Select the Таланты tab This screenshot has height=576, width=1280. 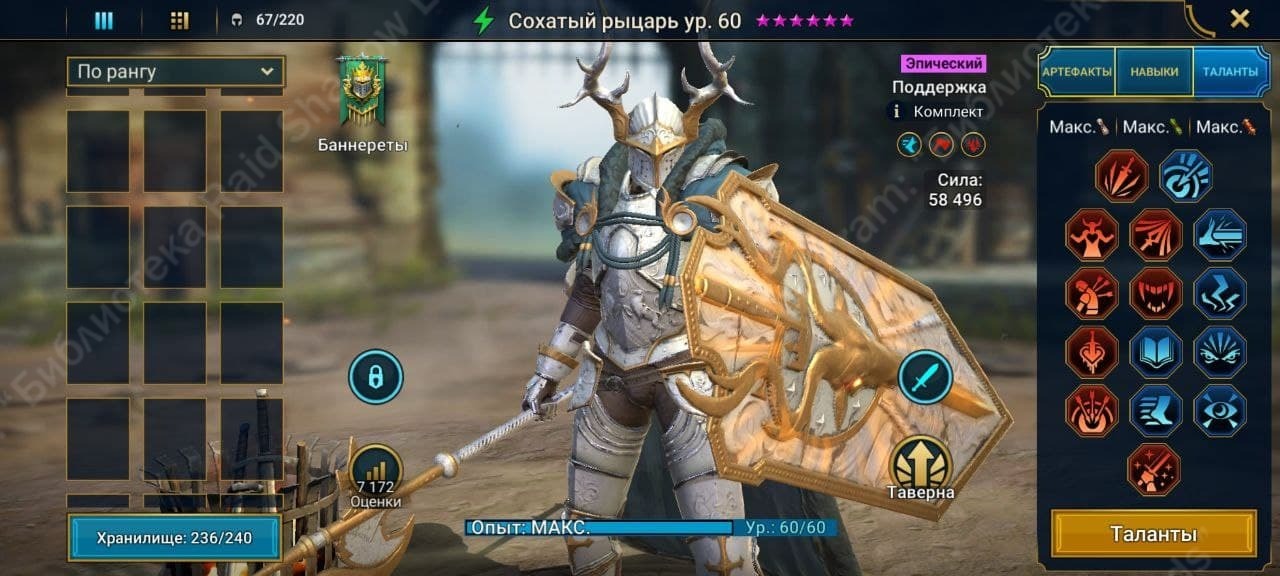1231,72
